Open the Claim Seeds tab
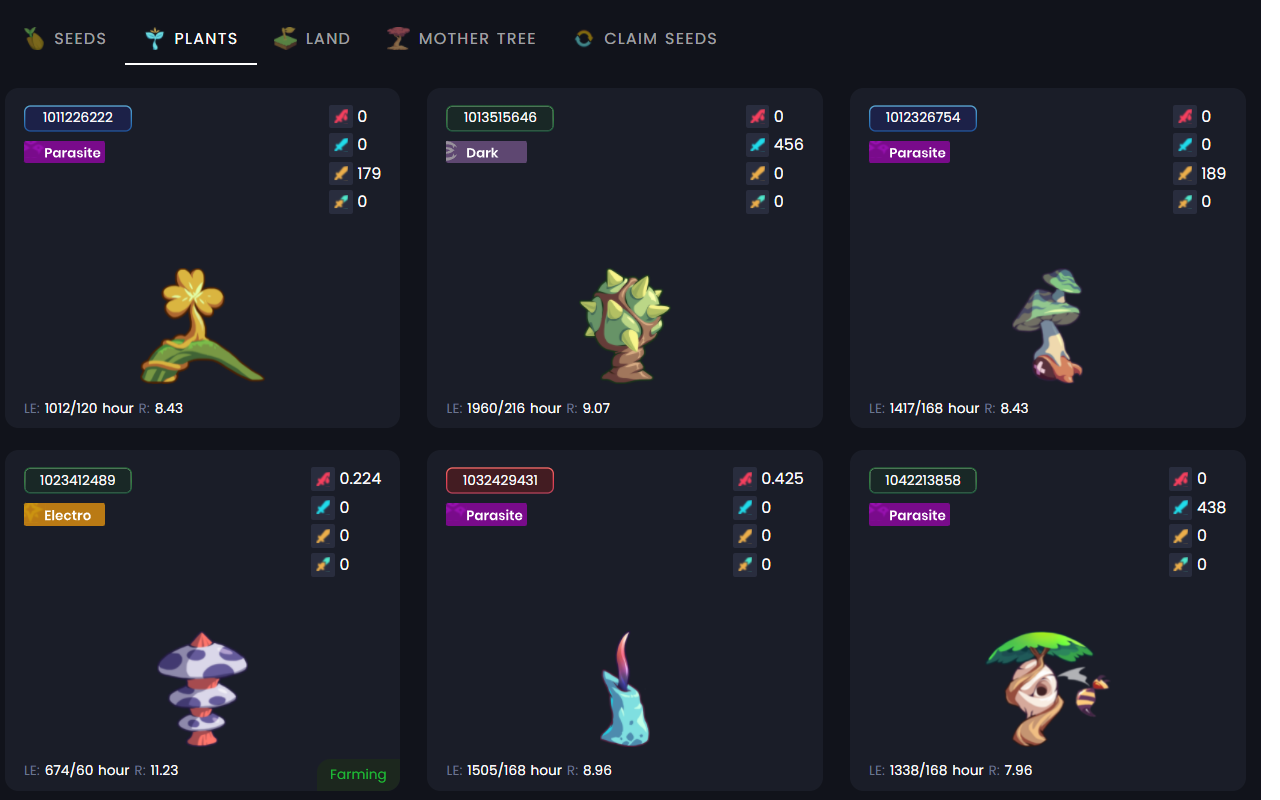 pyautogui.click(x=646, y=39)
